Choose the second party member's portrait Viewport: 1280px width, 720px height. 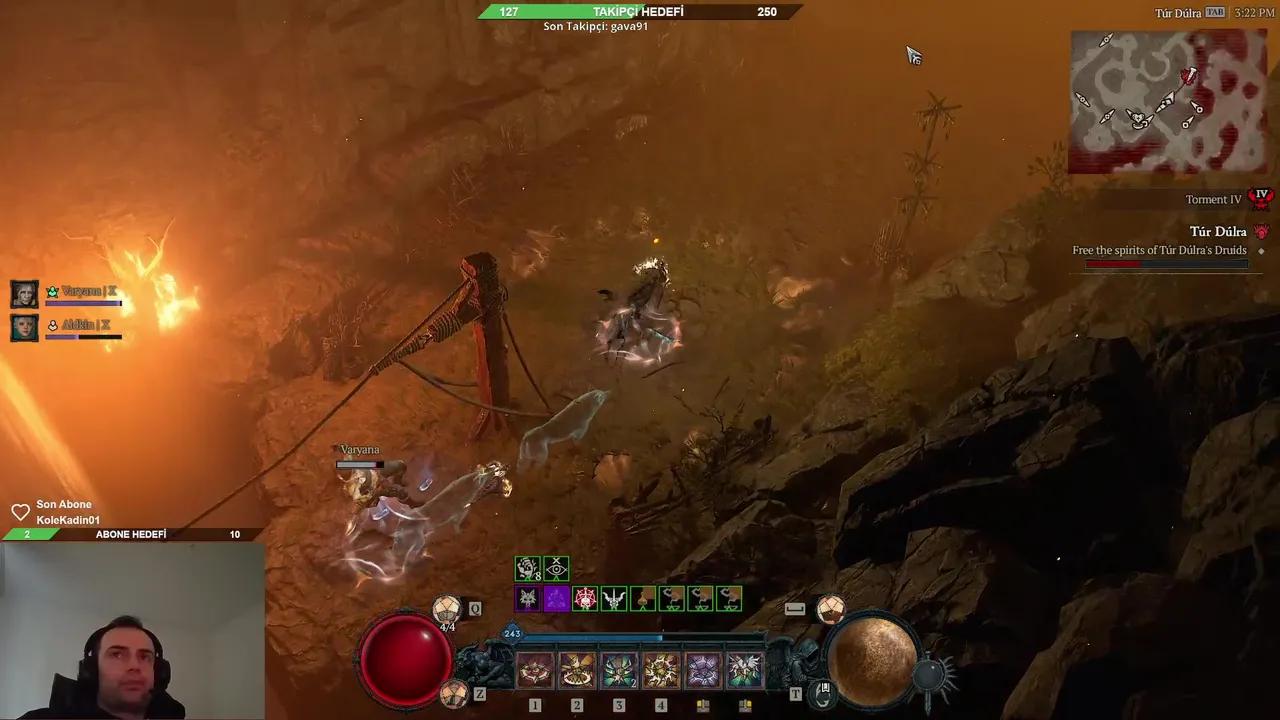[25, 327]
